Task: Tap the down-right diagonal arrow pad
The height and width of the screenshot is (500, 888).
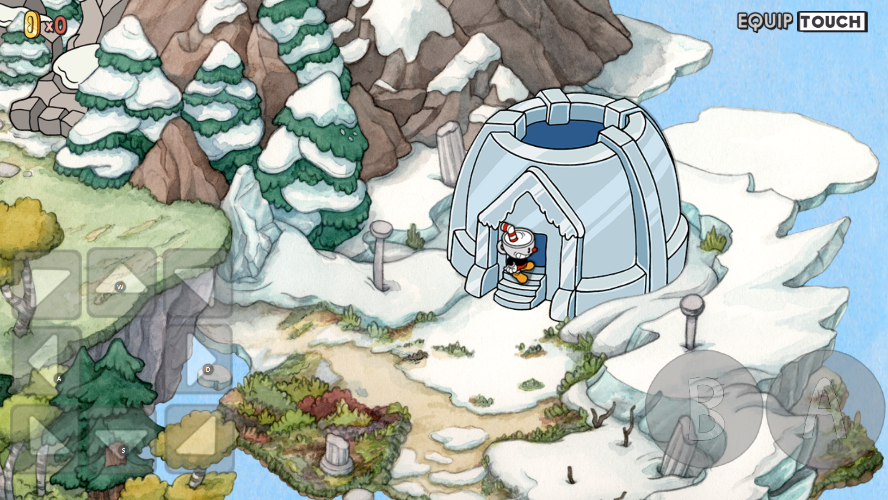Action: 200,438
